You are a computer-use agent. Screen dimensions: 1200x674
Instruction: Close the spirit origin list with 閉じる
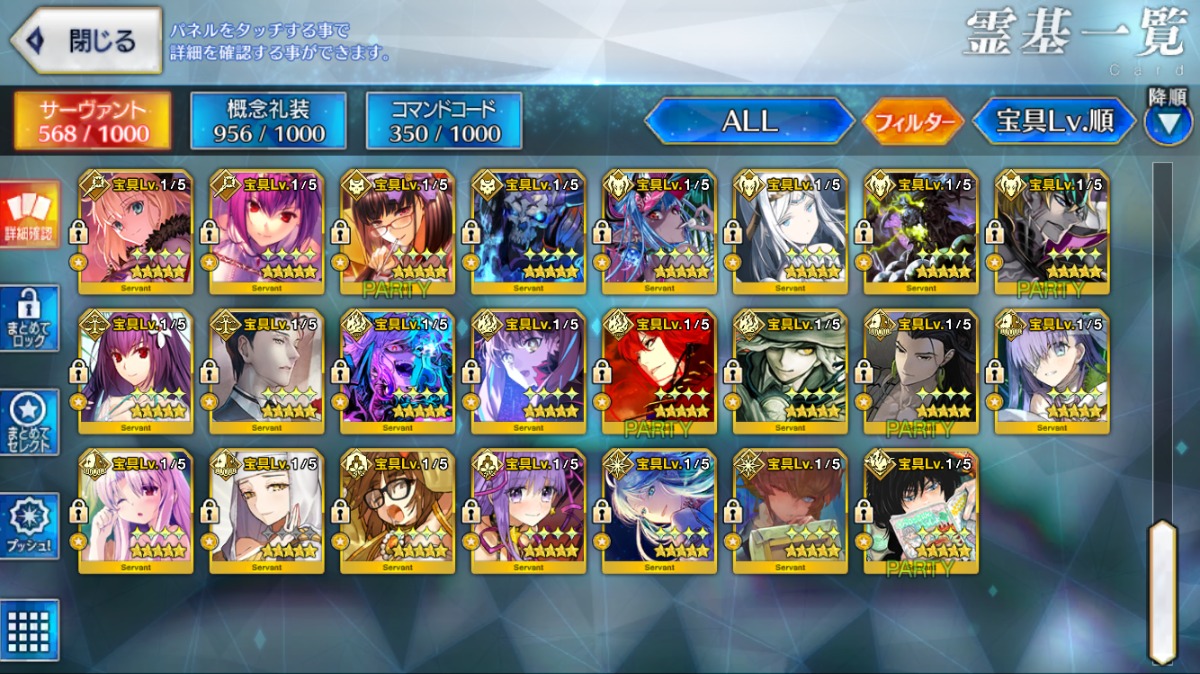86,41
